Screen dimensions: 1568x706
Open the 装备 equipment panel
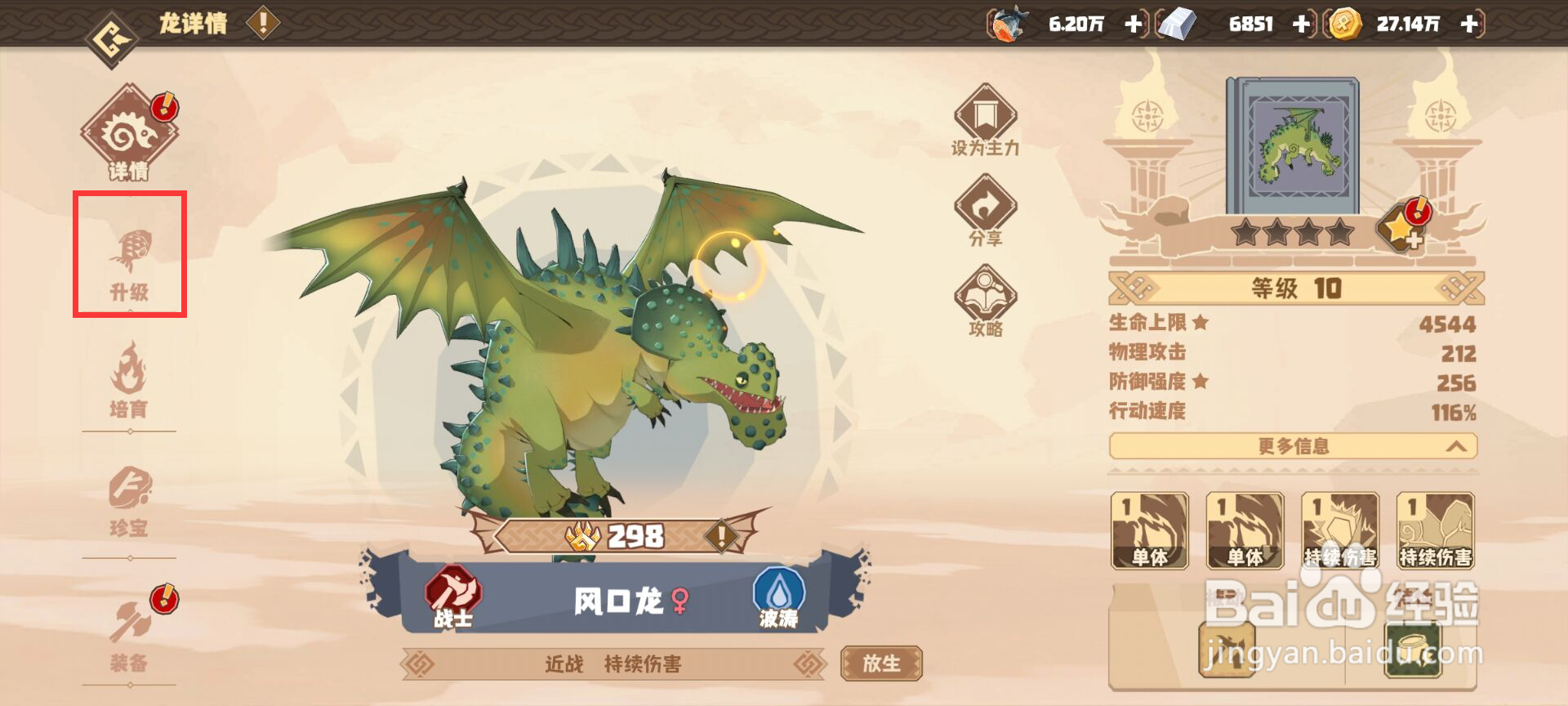131,625
